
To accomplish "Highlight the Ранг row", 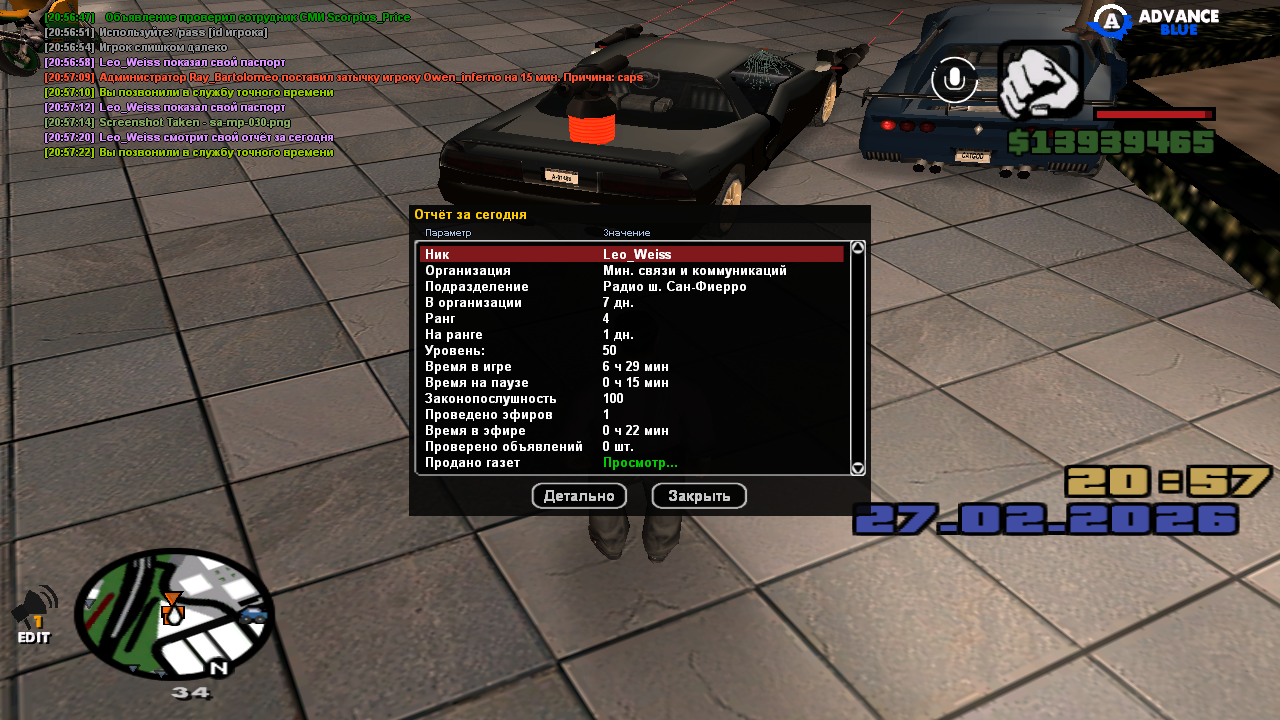I will click(631, 319).
